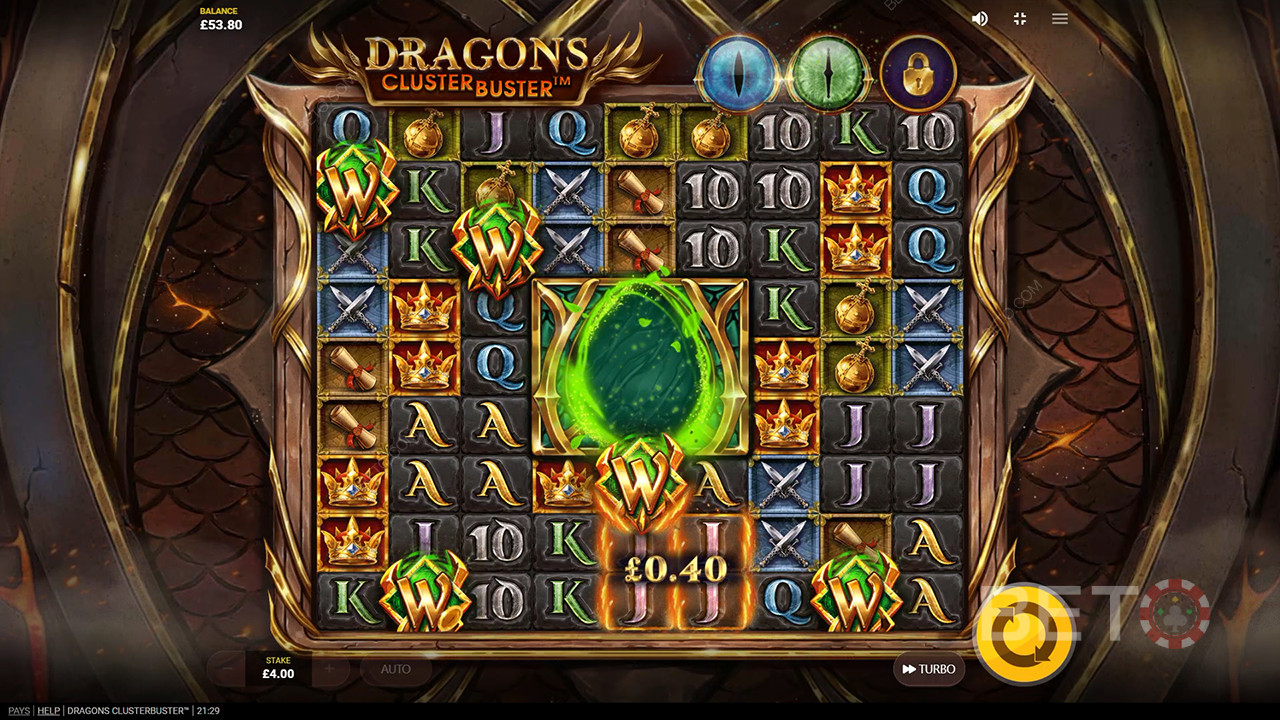Click the locked padlock feature icon
The height and width of the screenshot is (720, 1280).
click(x=918, y=74)
